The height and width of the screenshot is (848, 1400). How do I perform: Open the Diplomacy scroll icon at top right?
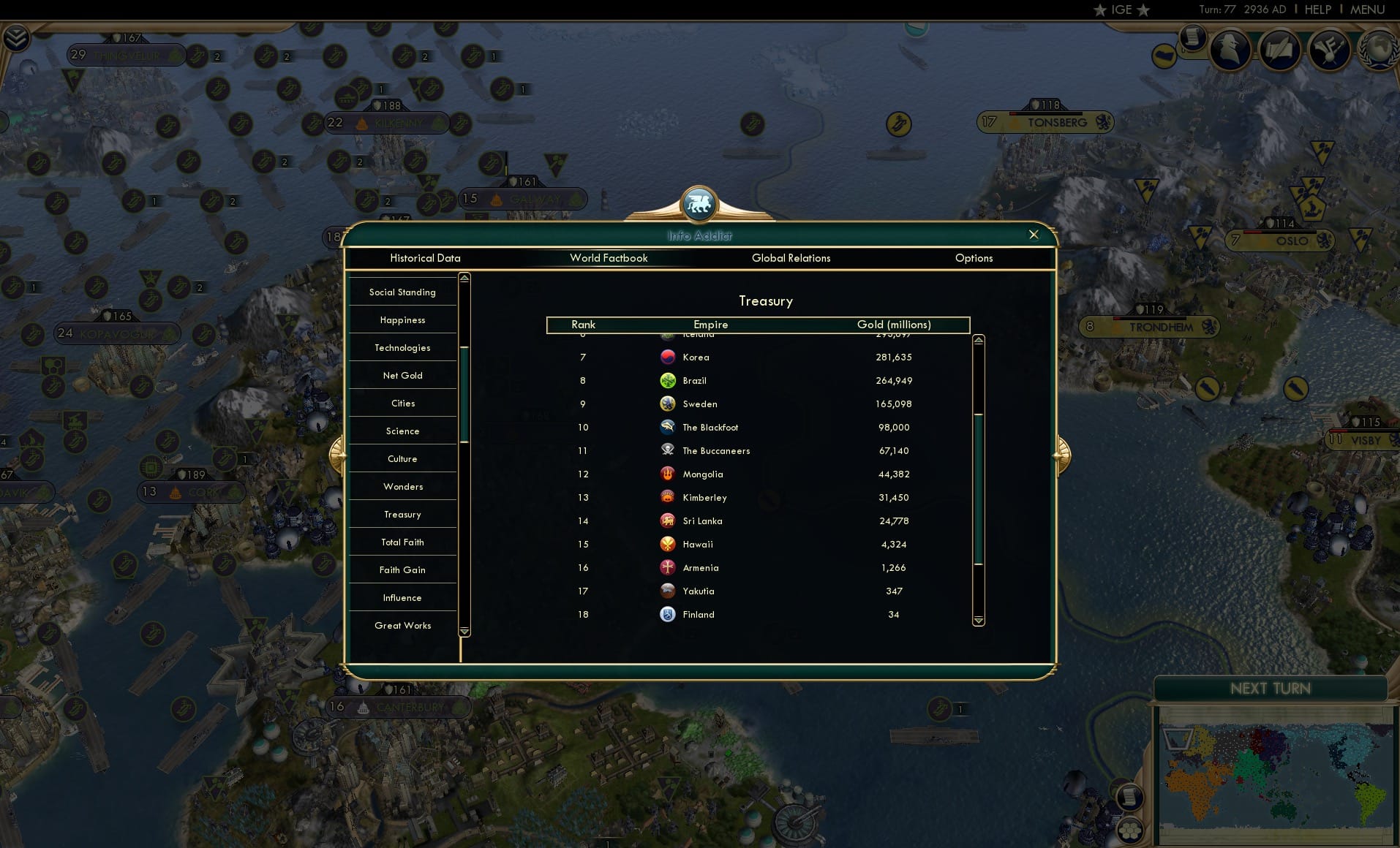(x=1280, y=50)
